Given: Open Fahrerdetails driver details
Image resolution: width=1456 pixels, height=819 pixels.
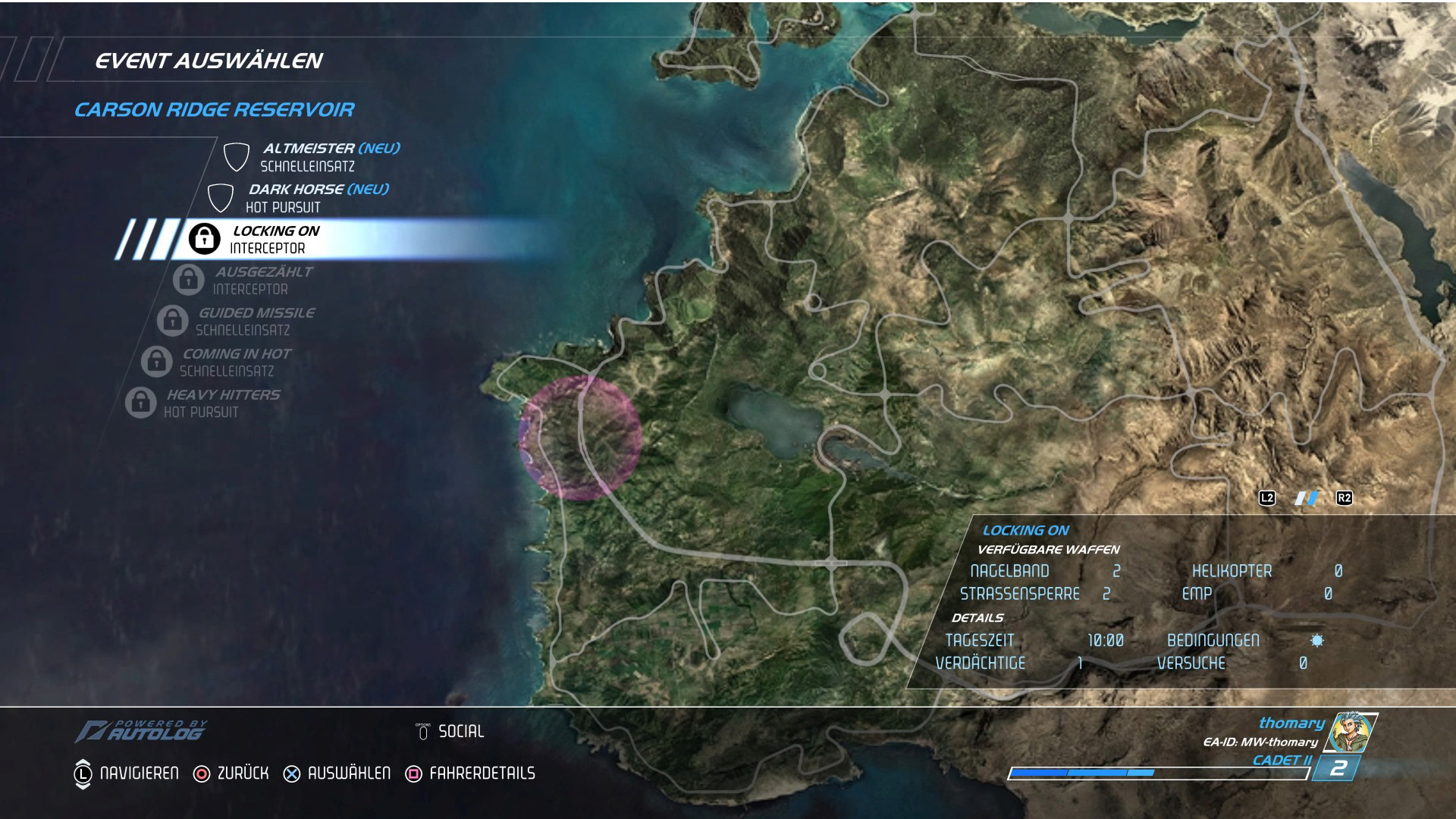Looking at the screenshot, I should point(471,773).
